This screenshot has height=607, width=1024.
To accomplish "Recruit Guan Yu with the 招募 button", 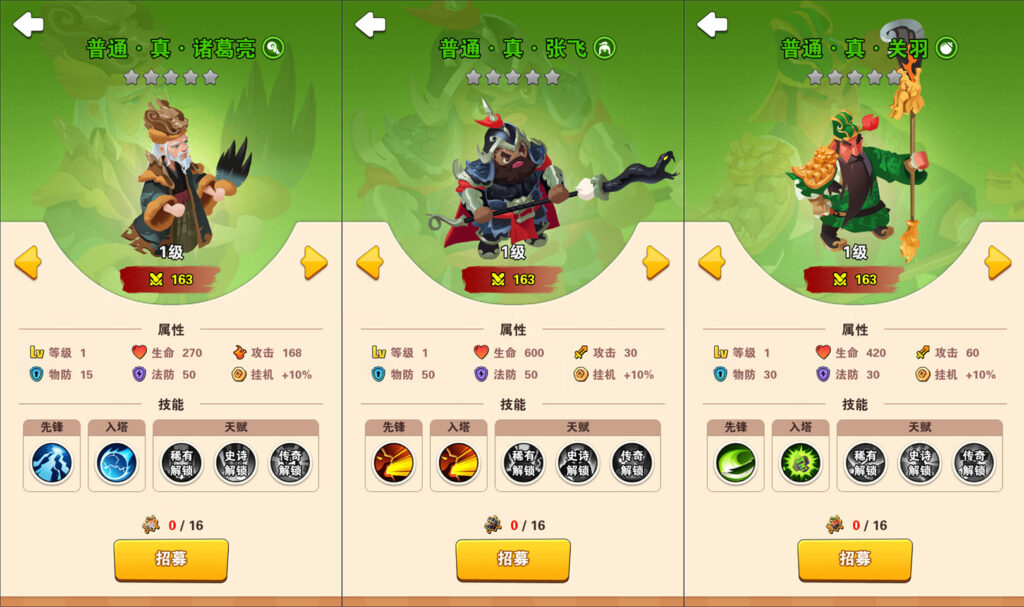I will tap(855, 559).
